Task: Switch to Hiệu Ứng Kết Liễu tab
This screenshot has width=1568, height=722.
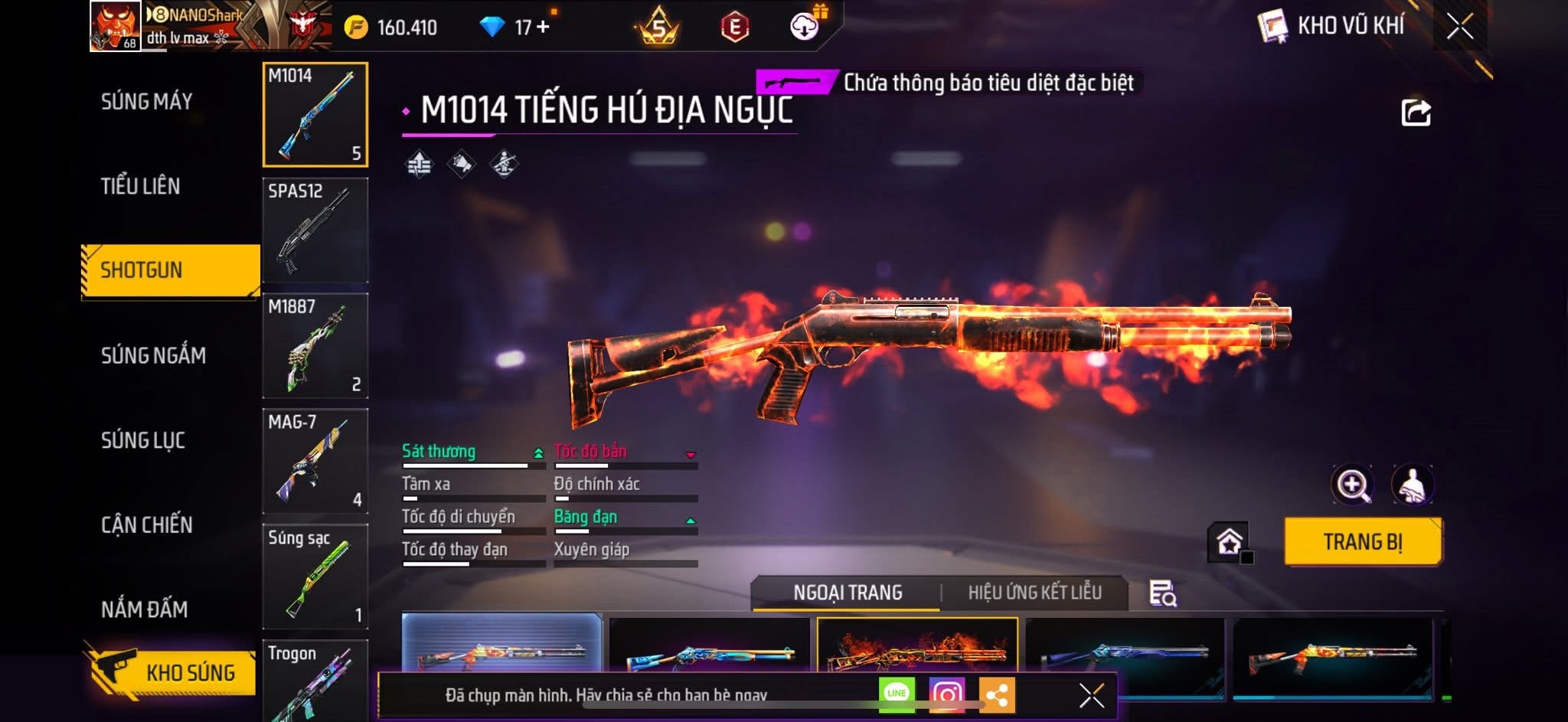Action: tap(1034, 593)
